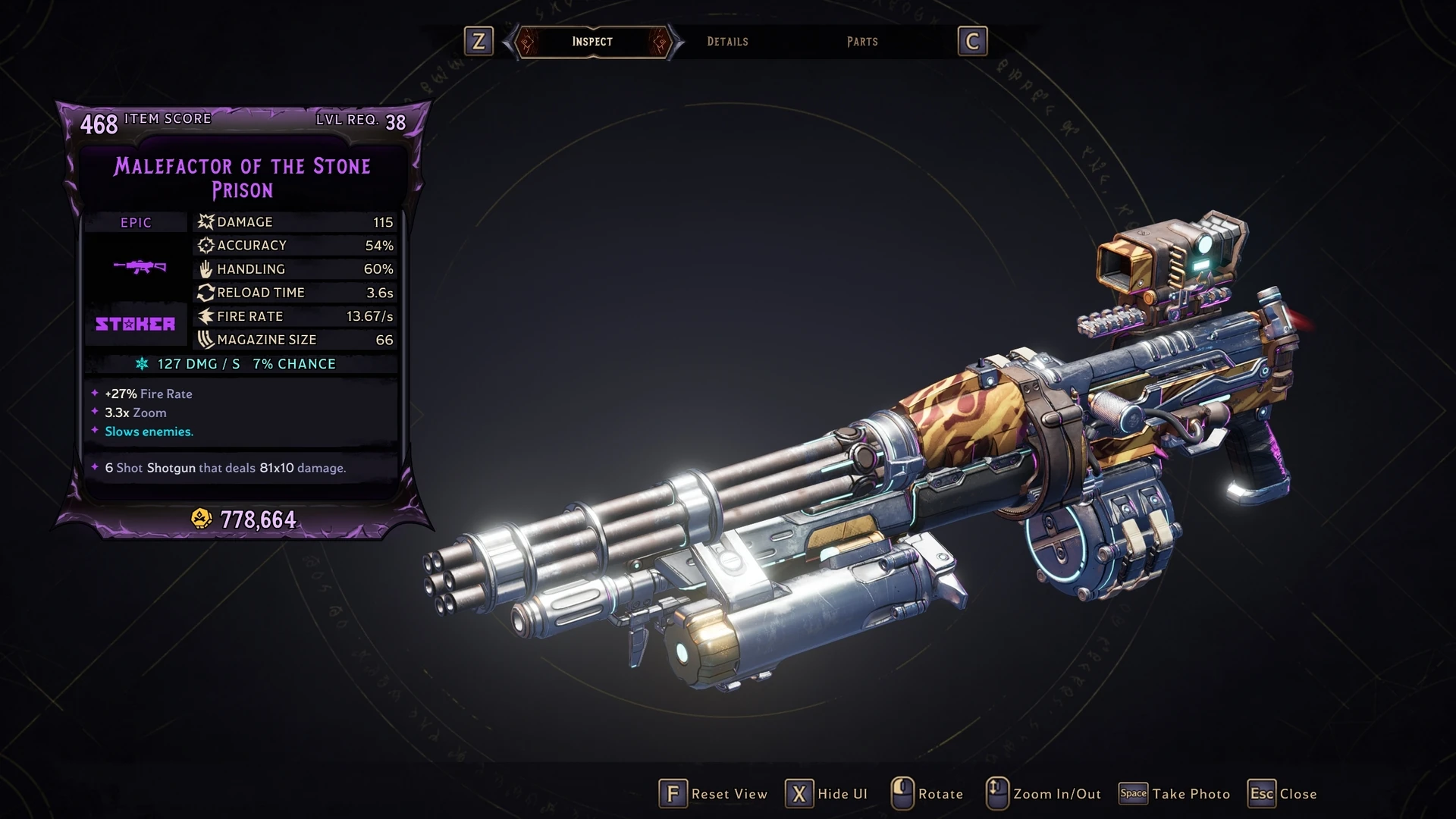1456x819 pixels.
Task: Hide UI using the bottom option
Action: (827, 794)
